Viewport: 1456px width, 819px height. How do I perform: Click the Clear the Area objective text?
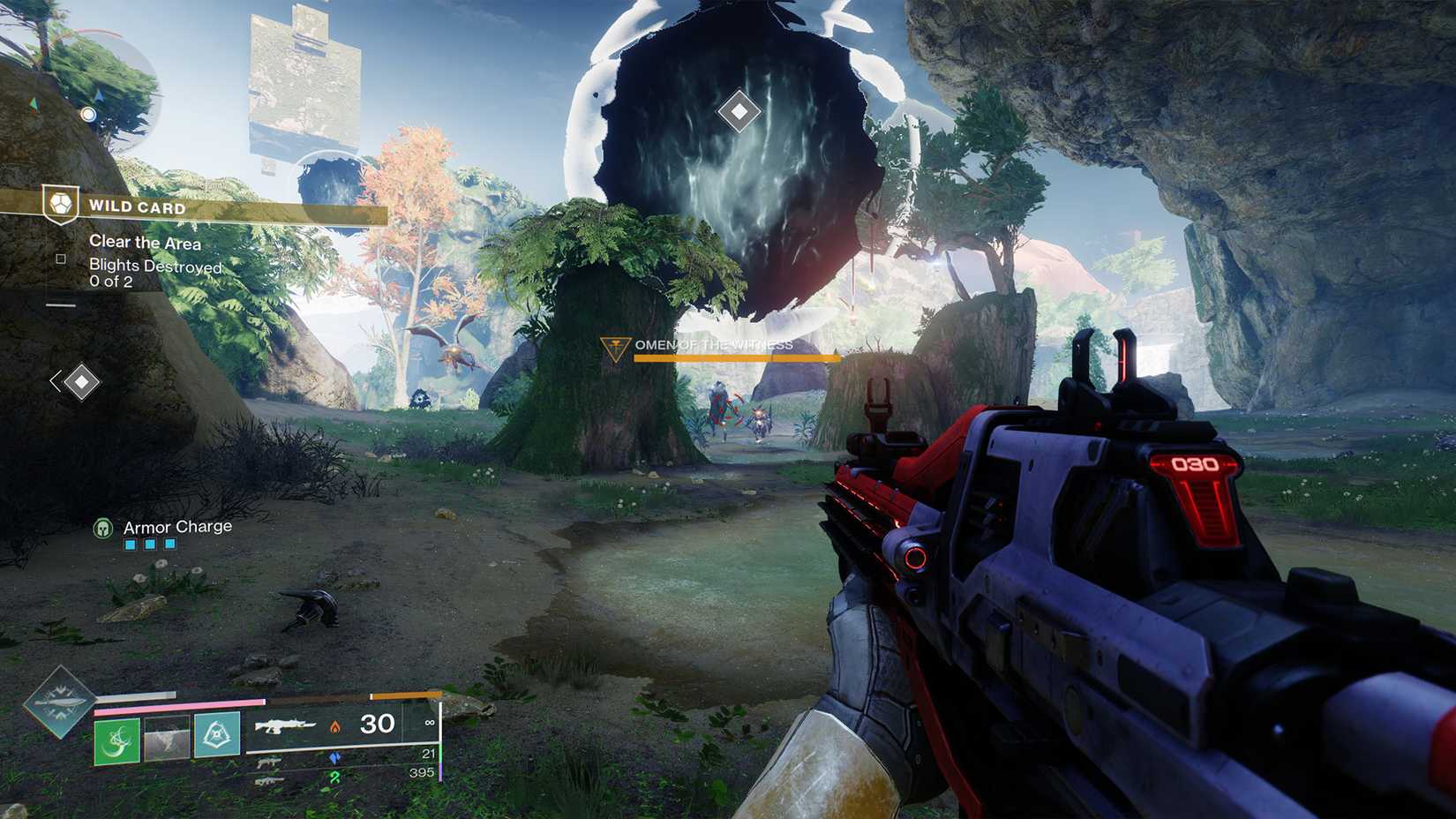click(144, 243)
